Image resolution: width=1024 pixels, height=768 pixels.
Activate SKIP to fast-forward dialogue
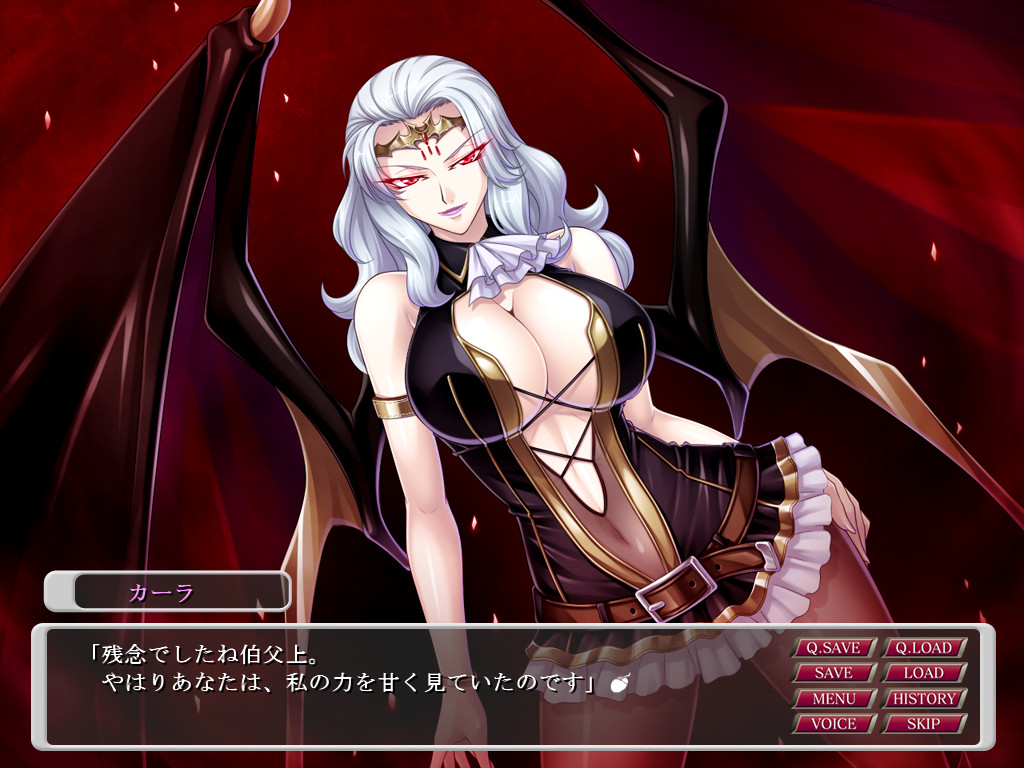(923, 723)
